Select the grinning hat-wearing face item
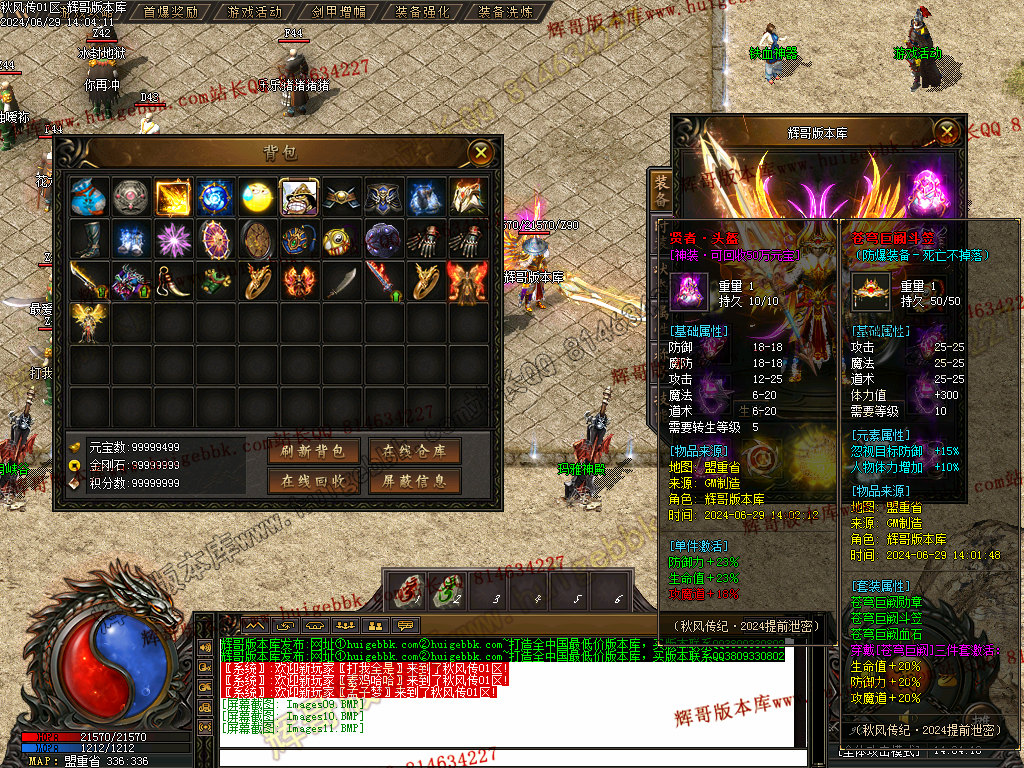This screenshot has width=1024, height=768. 299,198
